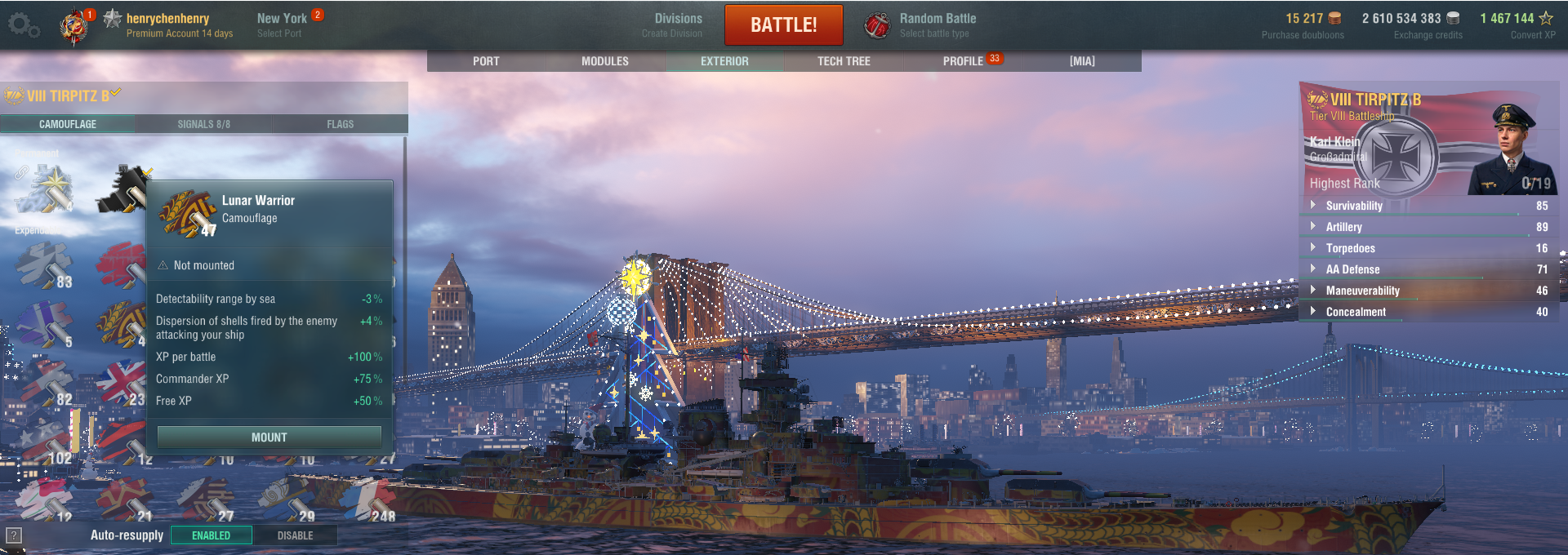Switch to the Flags tab

coord(340,124)
